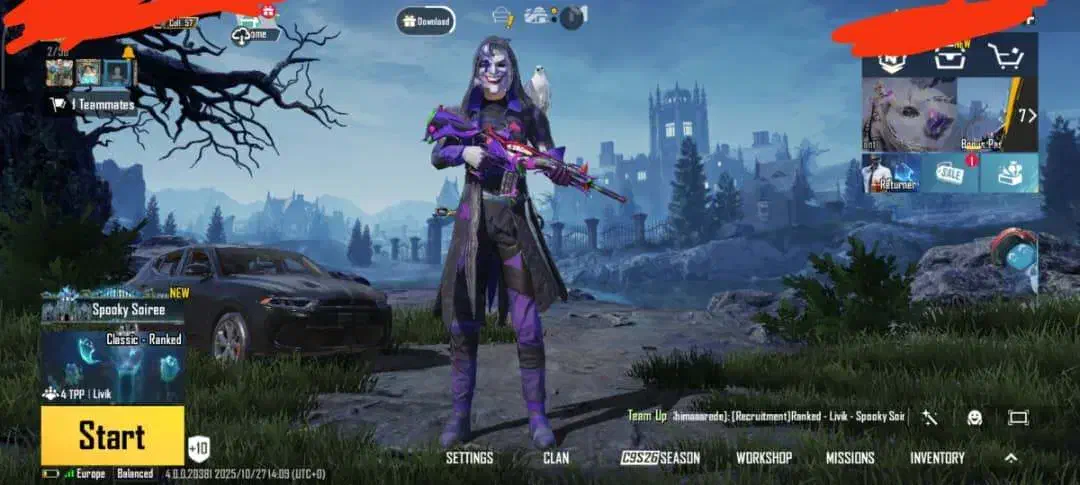Open the emote smiley face icon
The width and height of the screenshot is (1080, 485).
click(974, 418)
